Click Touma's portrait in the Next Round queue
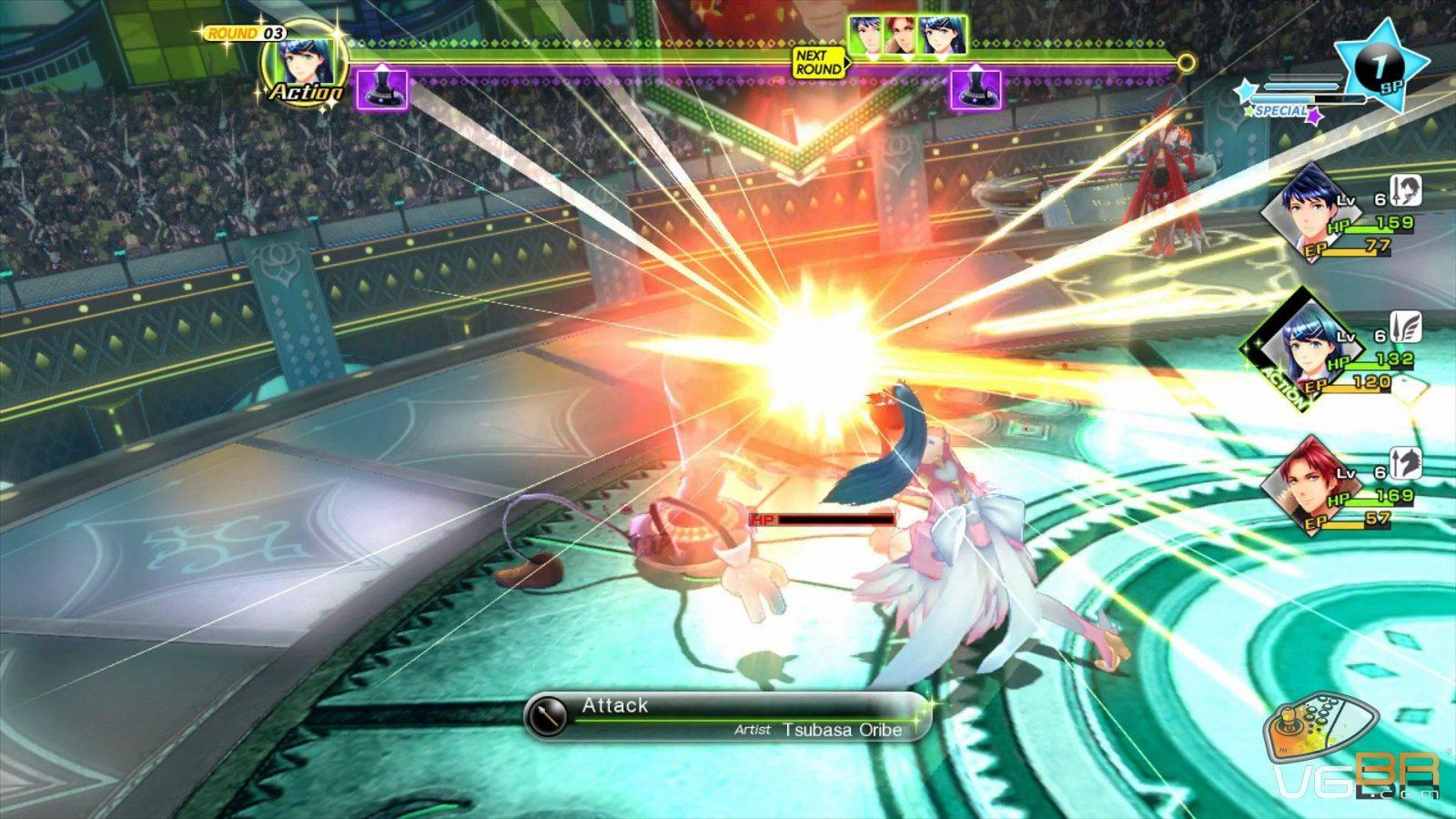 coord(904,36)
